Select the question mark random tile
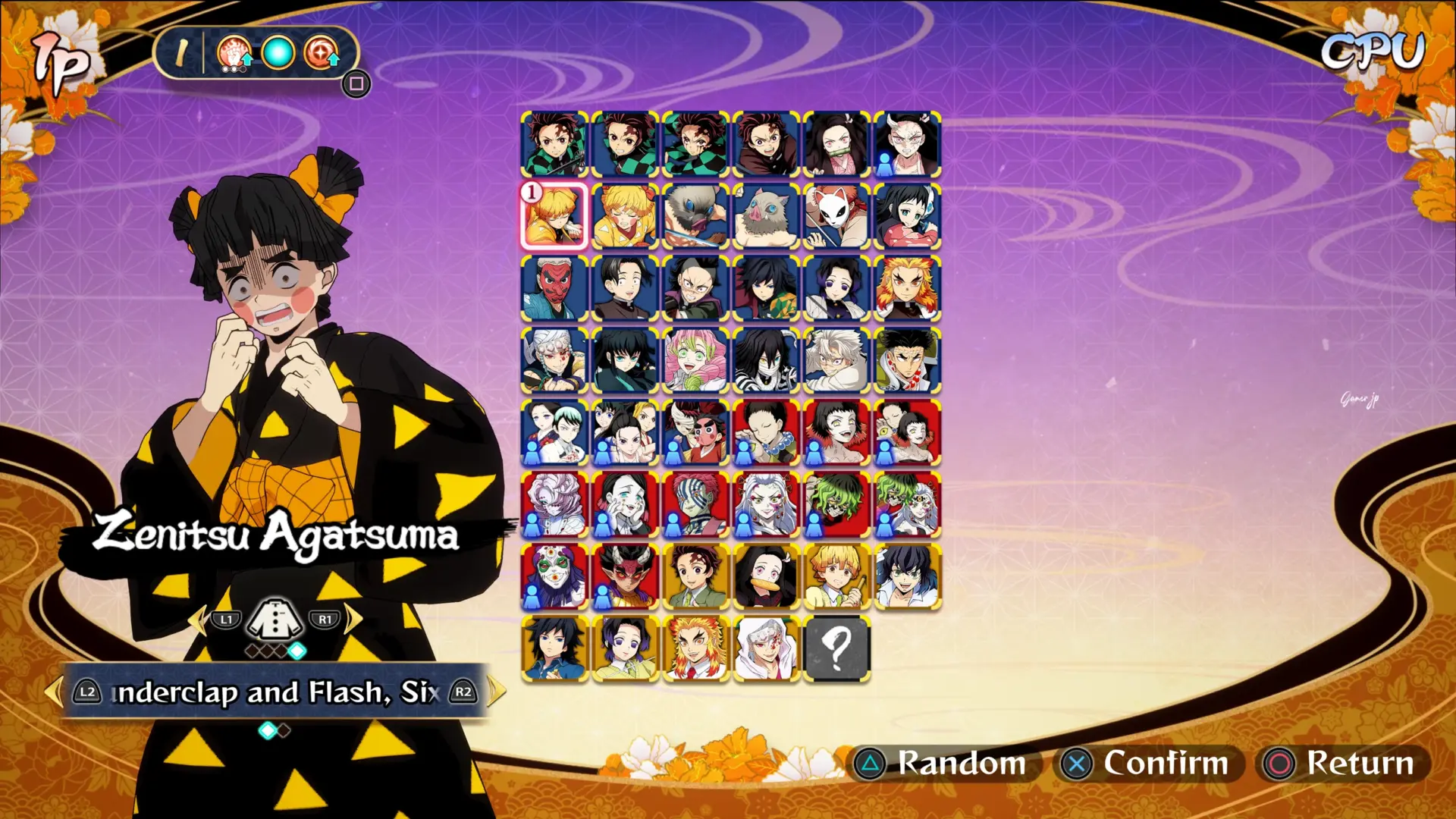Image resolution: width=1456 pixels, height=819 pixels. coord(836,648)
